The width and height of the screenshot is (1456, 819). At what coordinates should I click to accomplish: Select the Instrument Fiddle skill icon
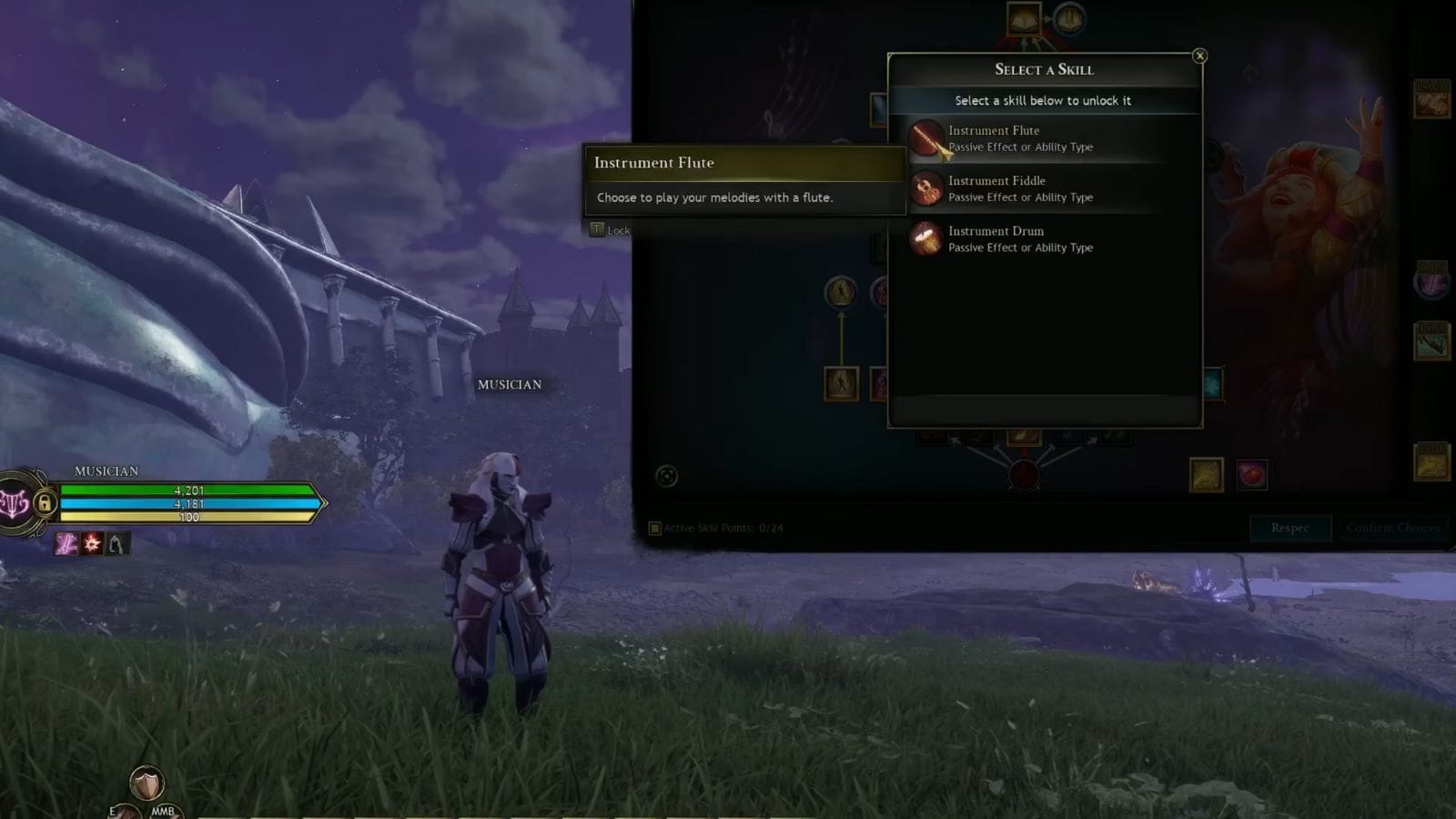pos(927,188)
